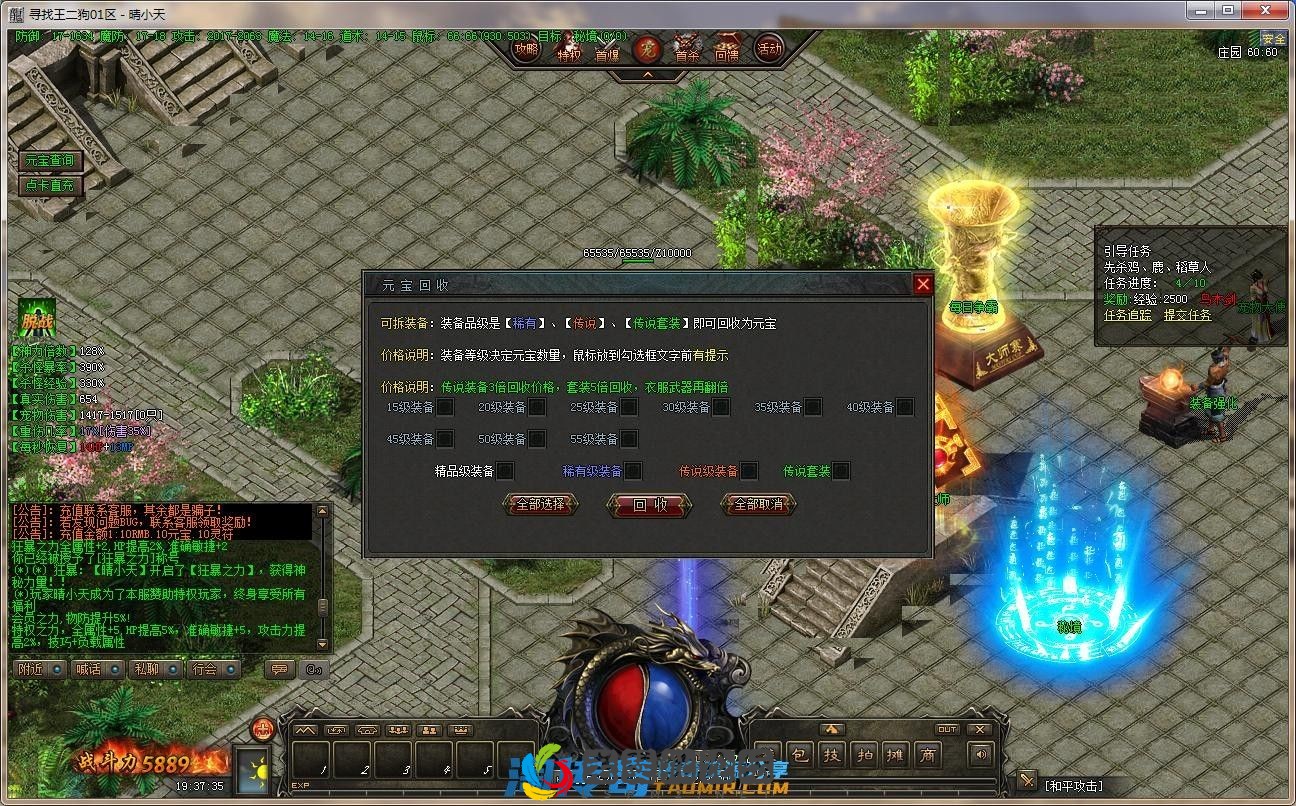The width and height of the screenshot is (1296, 806).
Task: Click the 提交任务 submit quest link
Action: click(x=1187, y=315)
